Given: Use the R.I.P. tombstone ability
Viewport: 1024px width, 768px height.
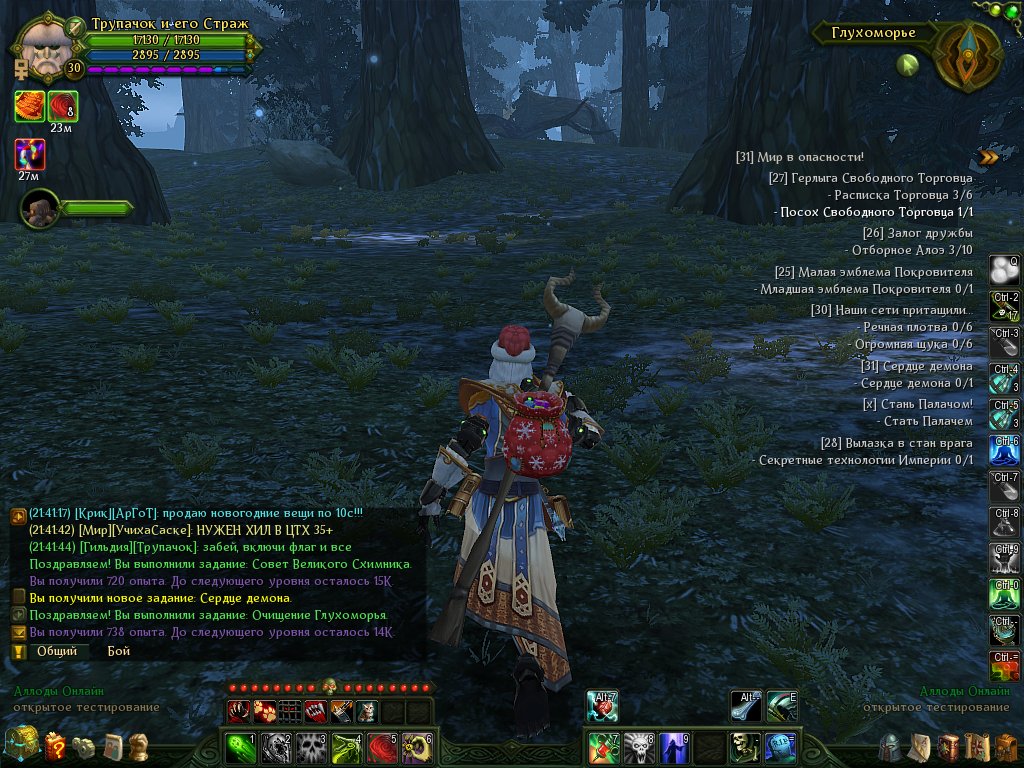Looking at the screenshot, I should point(782,747).
